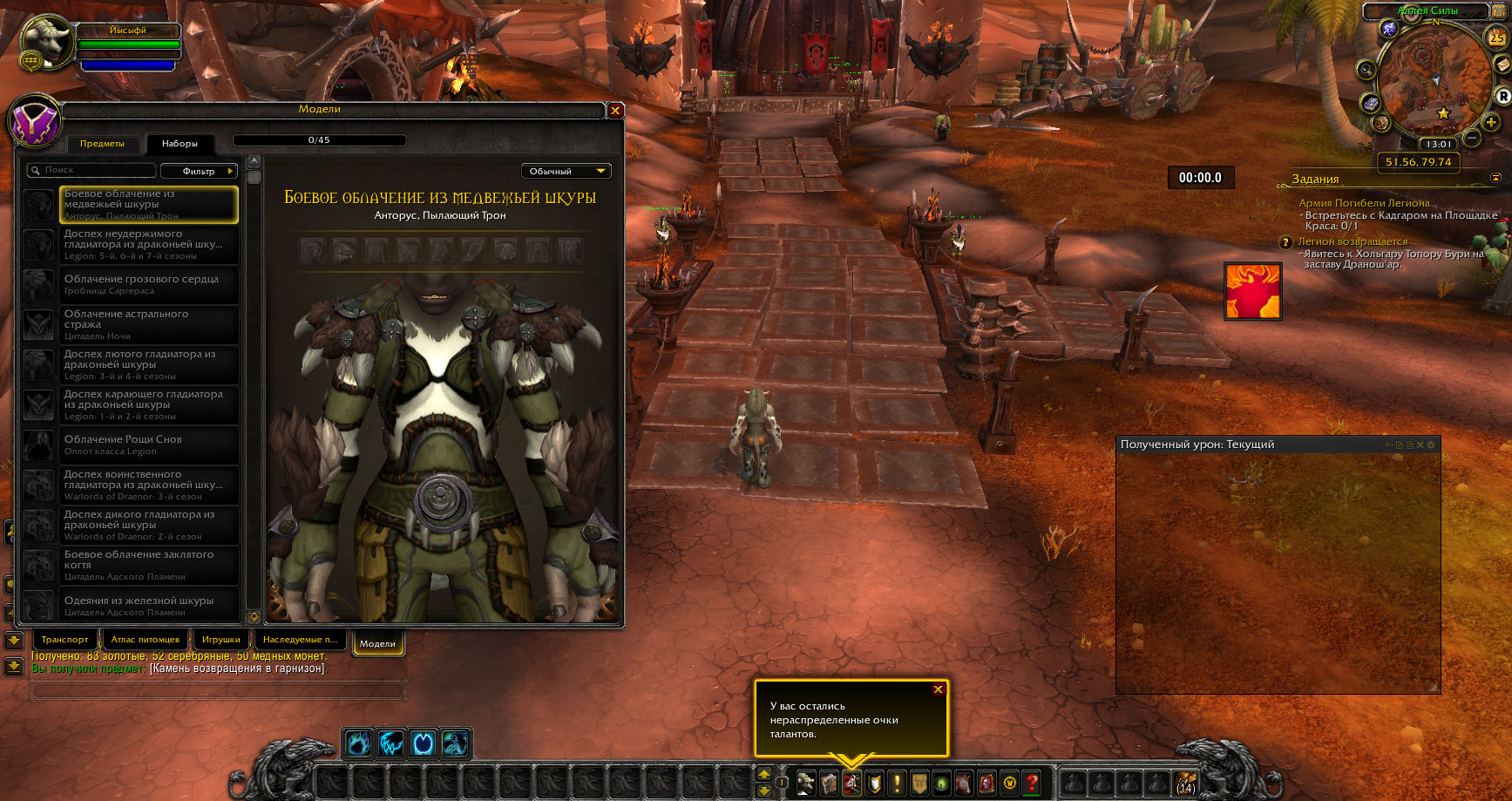Open the Обычный difficulty dropdown

pyautogui.click(x=566, y=172)
